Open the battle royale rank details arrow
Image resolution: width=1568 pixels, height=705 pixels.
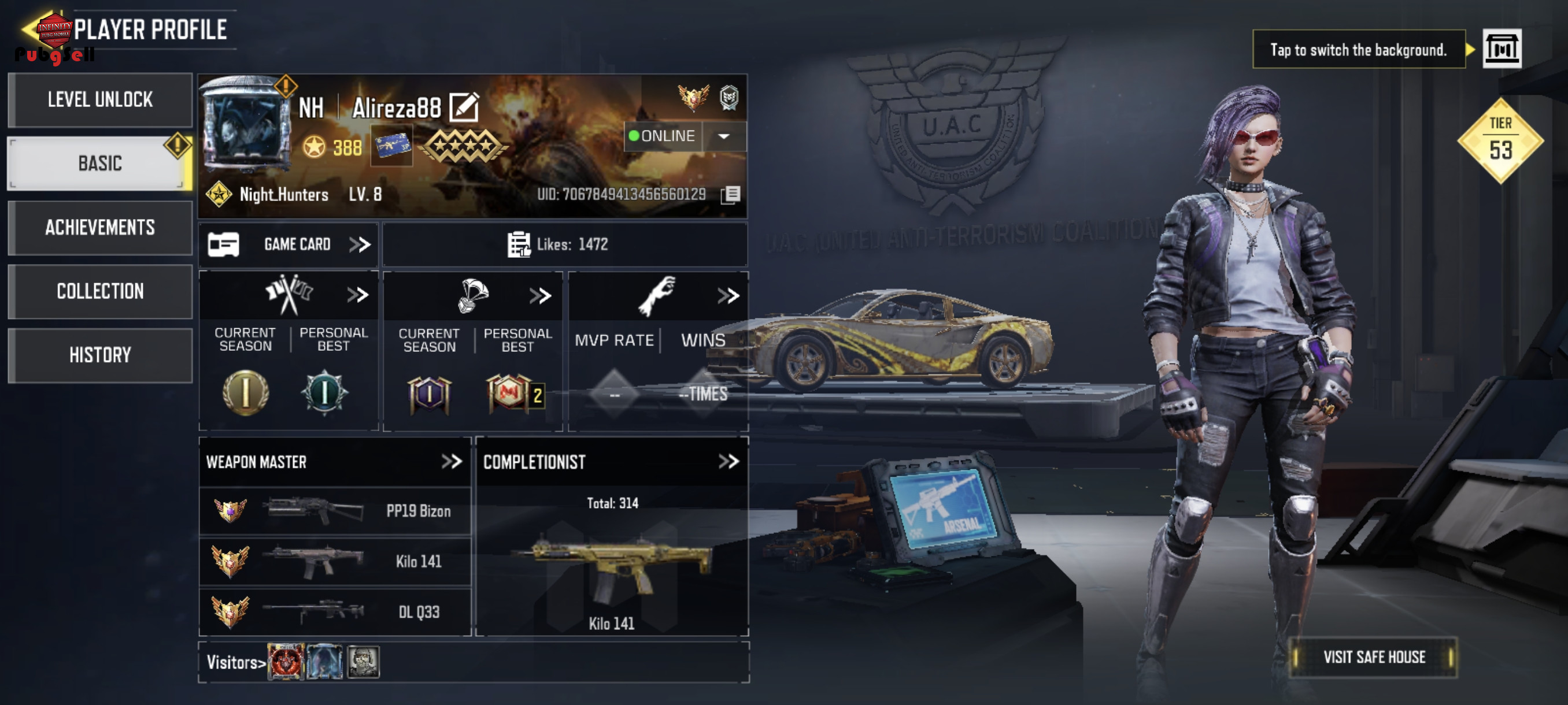(540, 296)
